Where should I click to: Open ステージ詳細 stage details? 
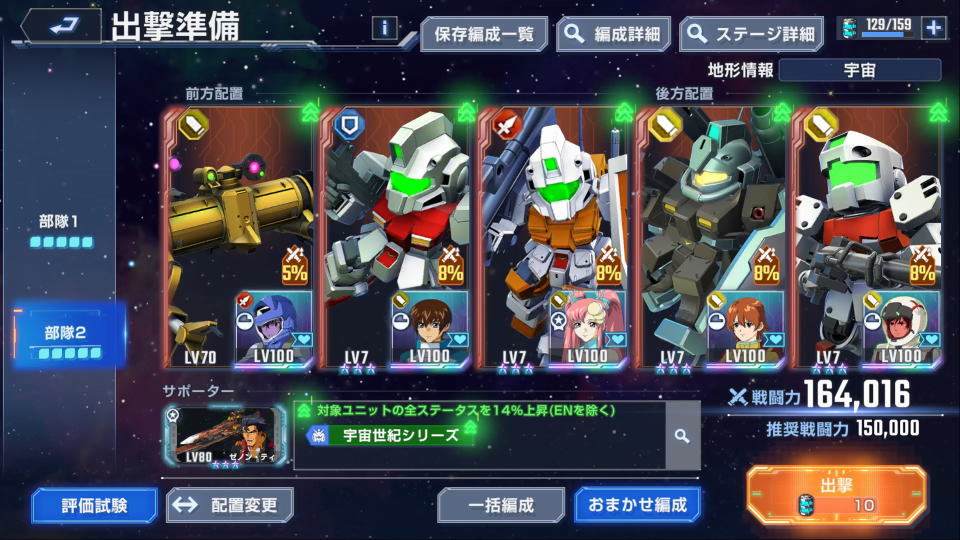pyautogui.click(x=751, y=34)
